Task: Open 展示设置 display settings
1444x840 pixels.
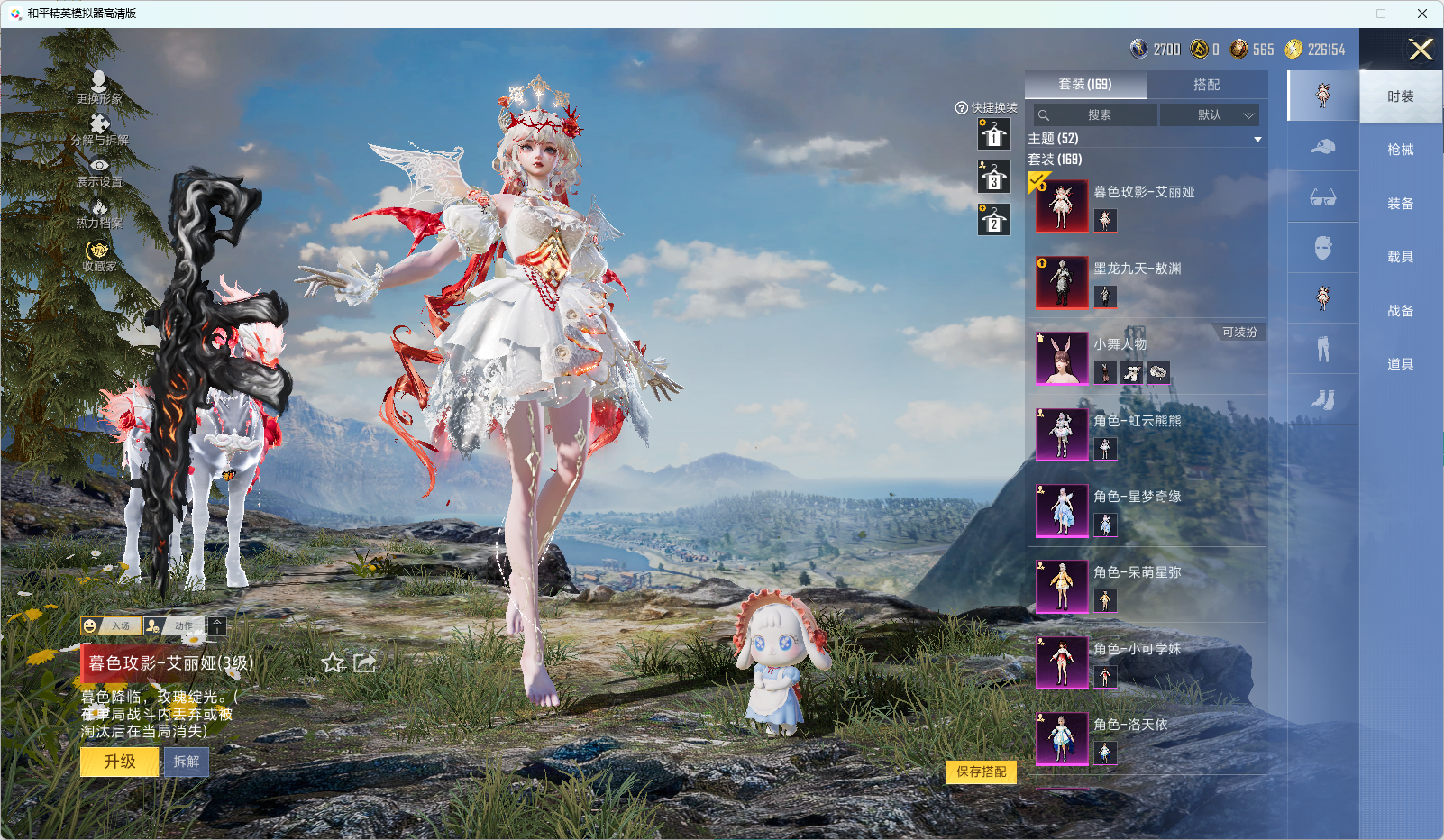Action: (x=99, y=171)
